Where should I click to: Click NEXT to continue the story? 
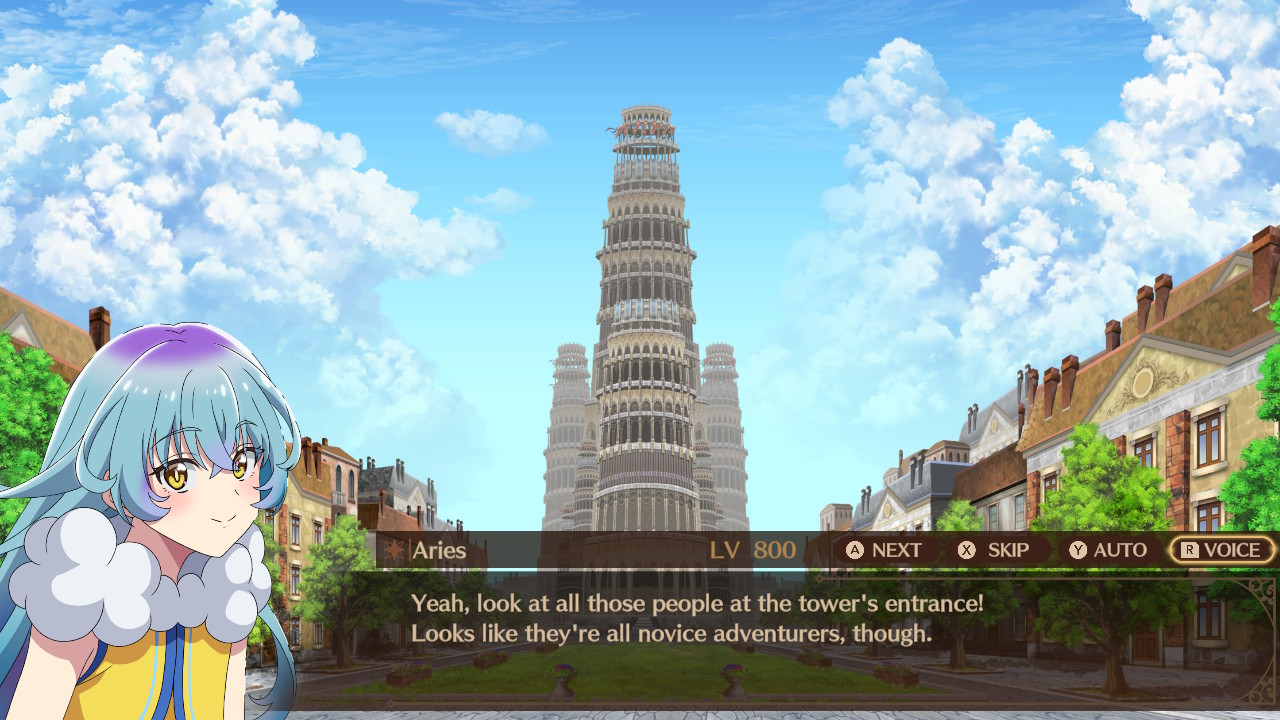click(x=880, y=549)
